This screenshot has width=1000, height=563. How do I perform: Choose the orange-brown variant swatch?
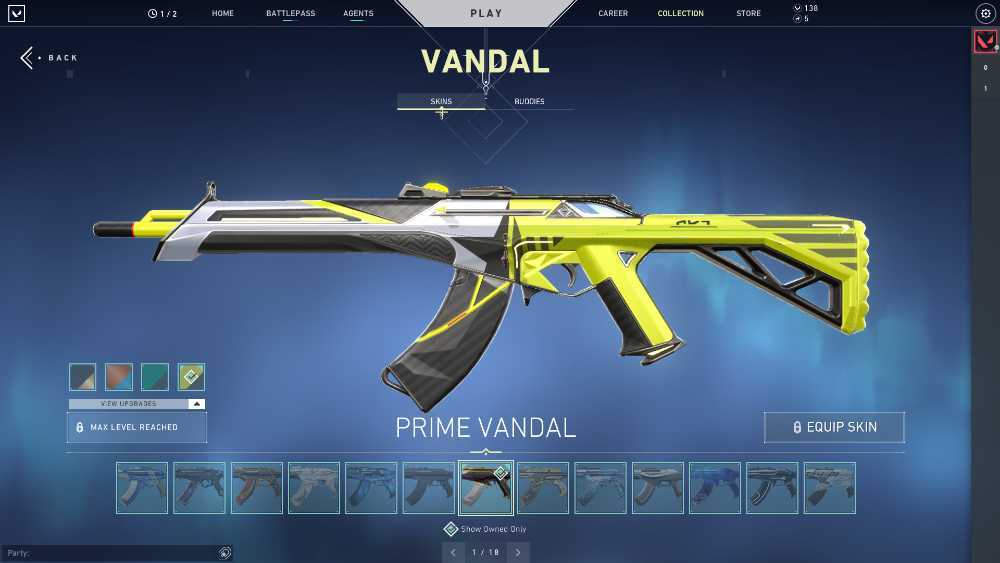click(x=119, y=376)
